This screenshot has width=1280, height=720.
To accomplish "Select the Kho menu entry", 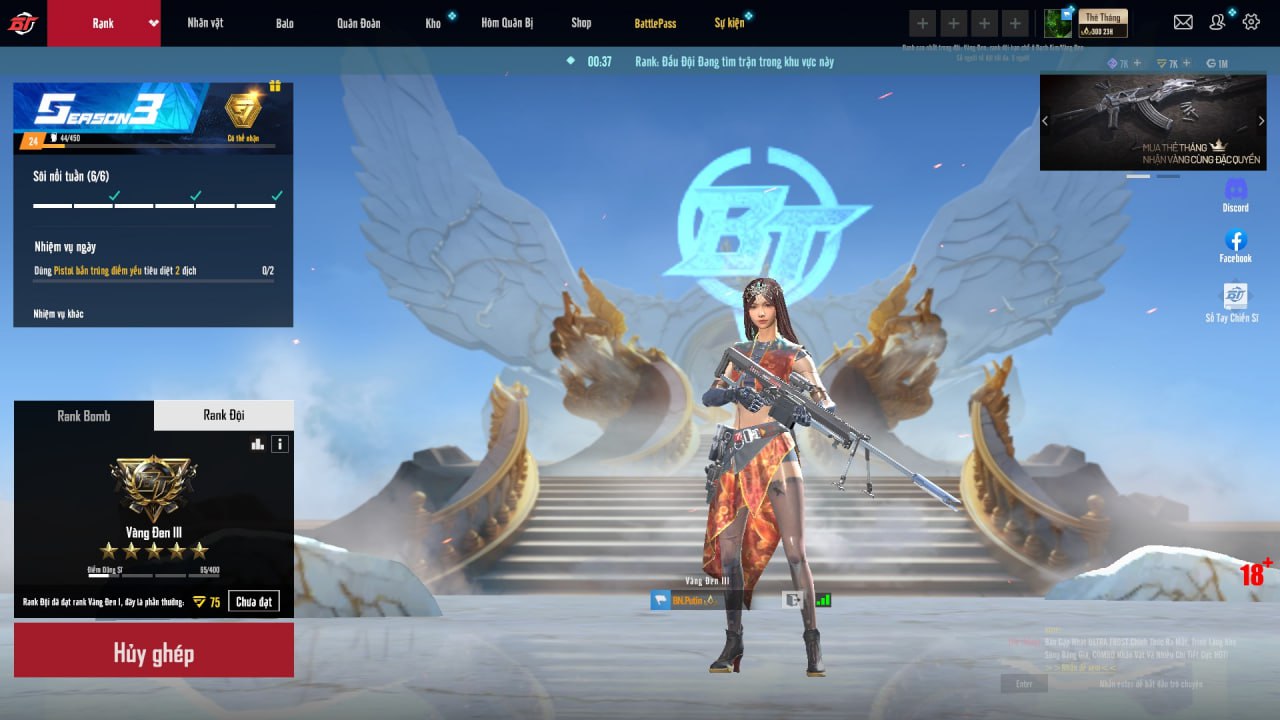I will click(x=433, y=23).
